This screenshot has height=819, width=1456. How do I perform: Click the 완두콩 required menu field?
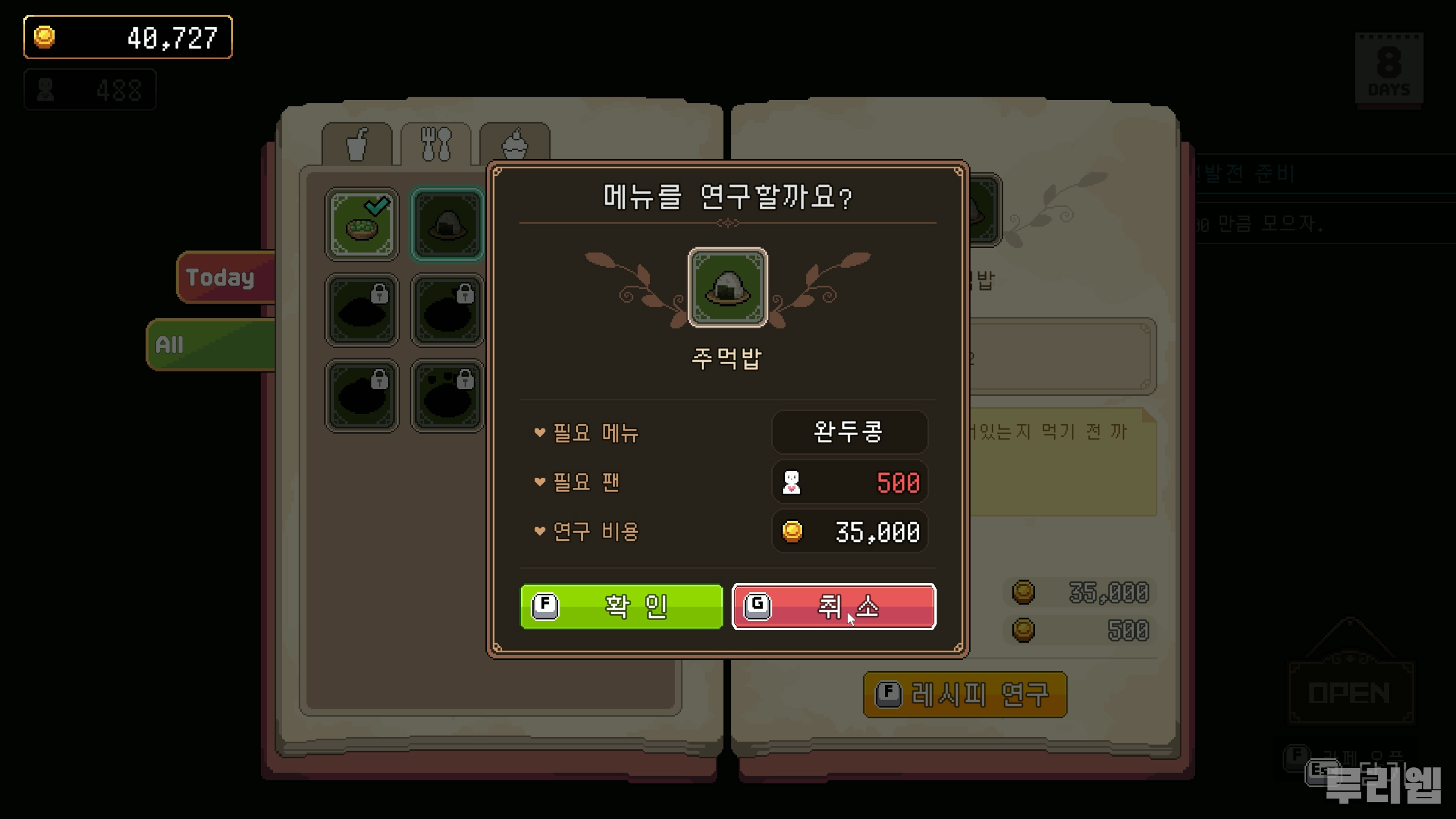(849, 432)
